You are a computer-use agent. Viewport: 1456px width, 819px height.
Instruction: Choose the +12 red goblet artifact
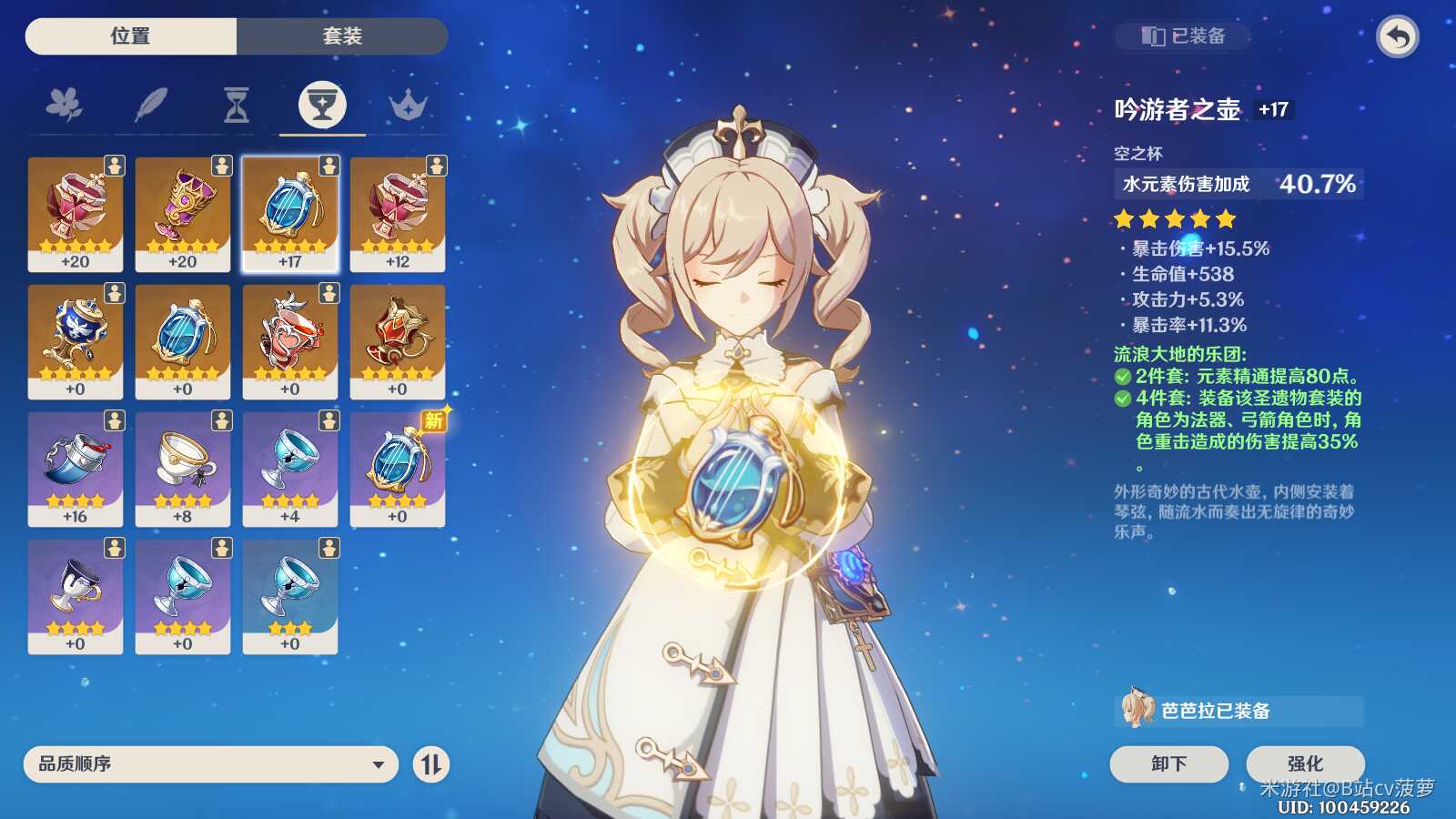coord(398,214)
